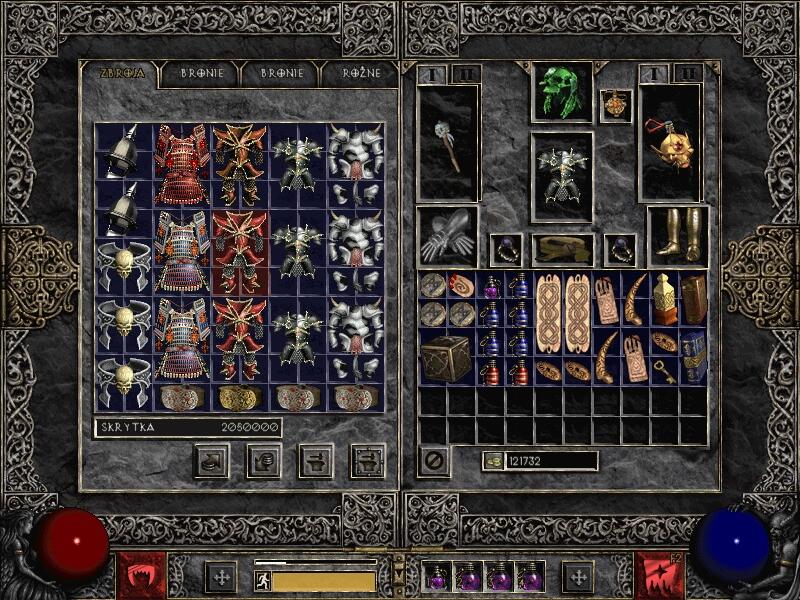
Task: Select the golden key in inventory
Action: point(665,371)
